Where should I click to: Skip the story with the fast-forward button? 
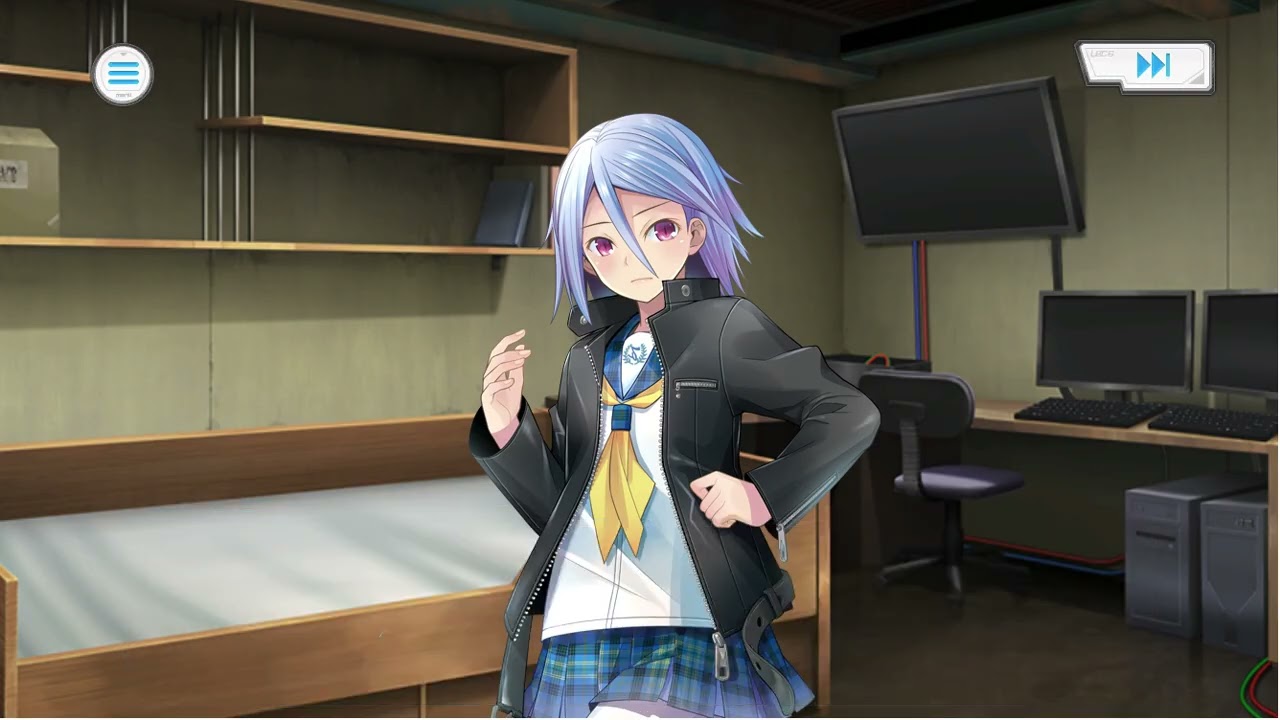[1146, 67]
